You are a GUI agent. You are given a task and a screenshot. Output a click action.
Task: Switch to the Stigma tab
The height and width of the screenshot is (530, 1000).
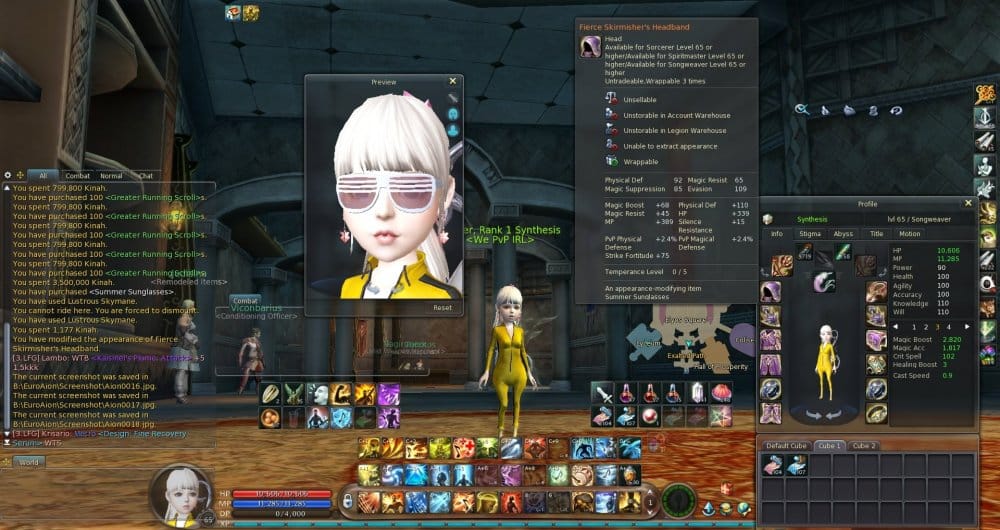pos(809,234)
